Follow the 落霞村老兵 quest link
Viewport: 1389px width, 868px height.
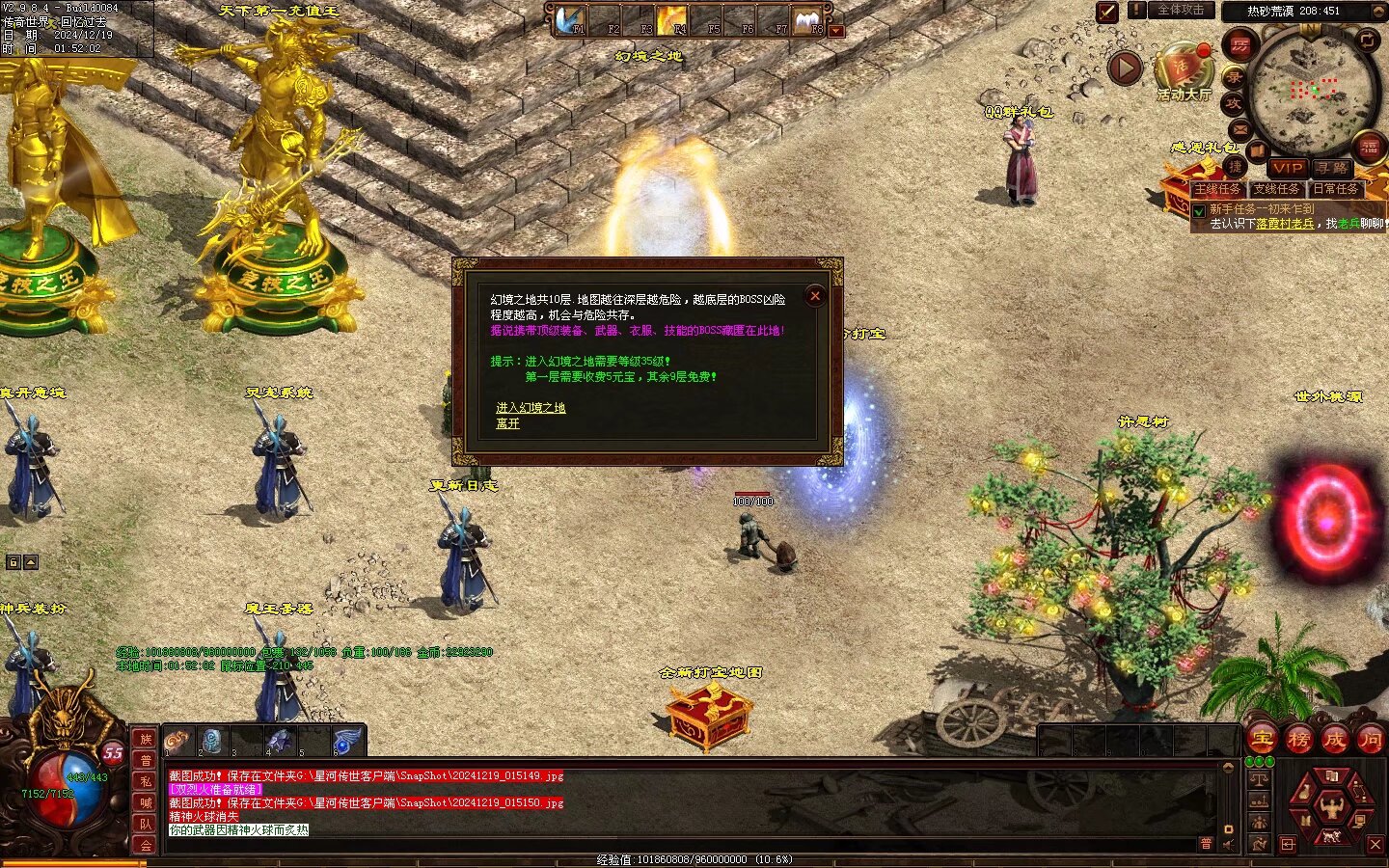tap(1285, 224)
